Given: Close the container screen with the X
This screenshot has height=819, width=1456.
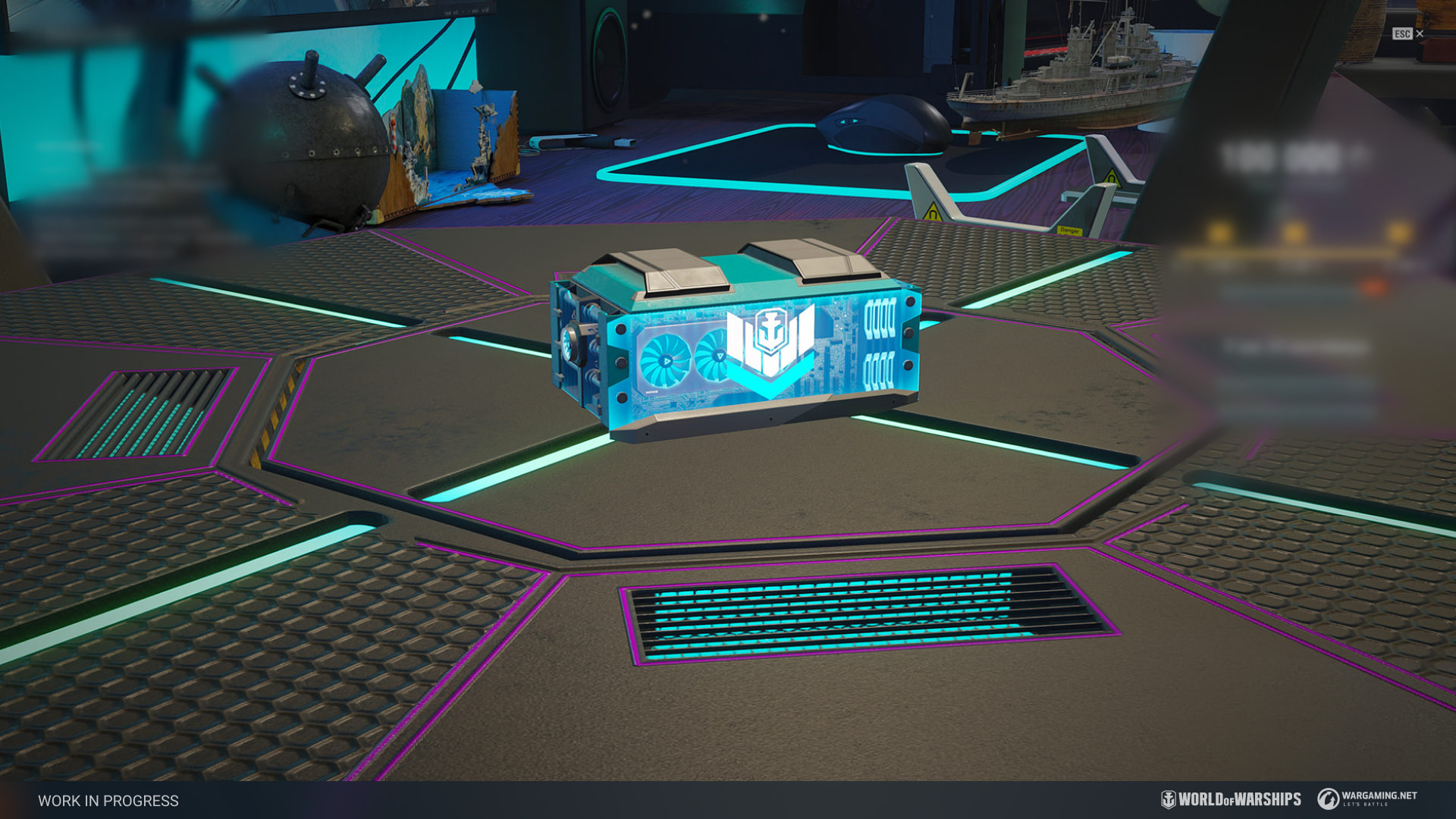Looking at the screenshot, I should [1420, 34].
